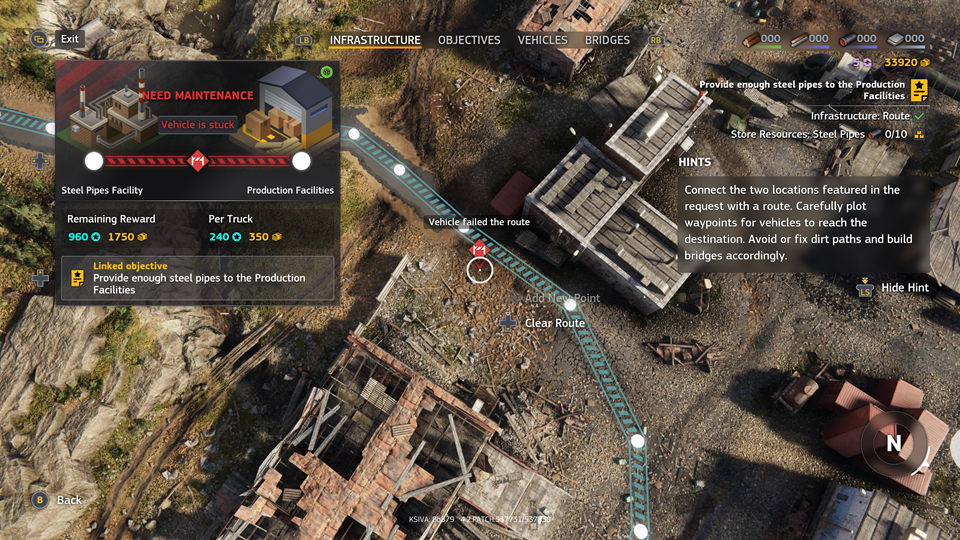960x540 pixels.
Task: Add New Point to the route
Action: pyautogui.click(x=562, y=298)
